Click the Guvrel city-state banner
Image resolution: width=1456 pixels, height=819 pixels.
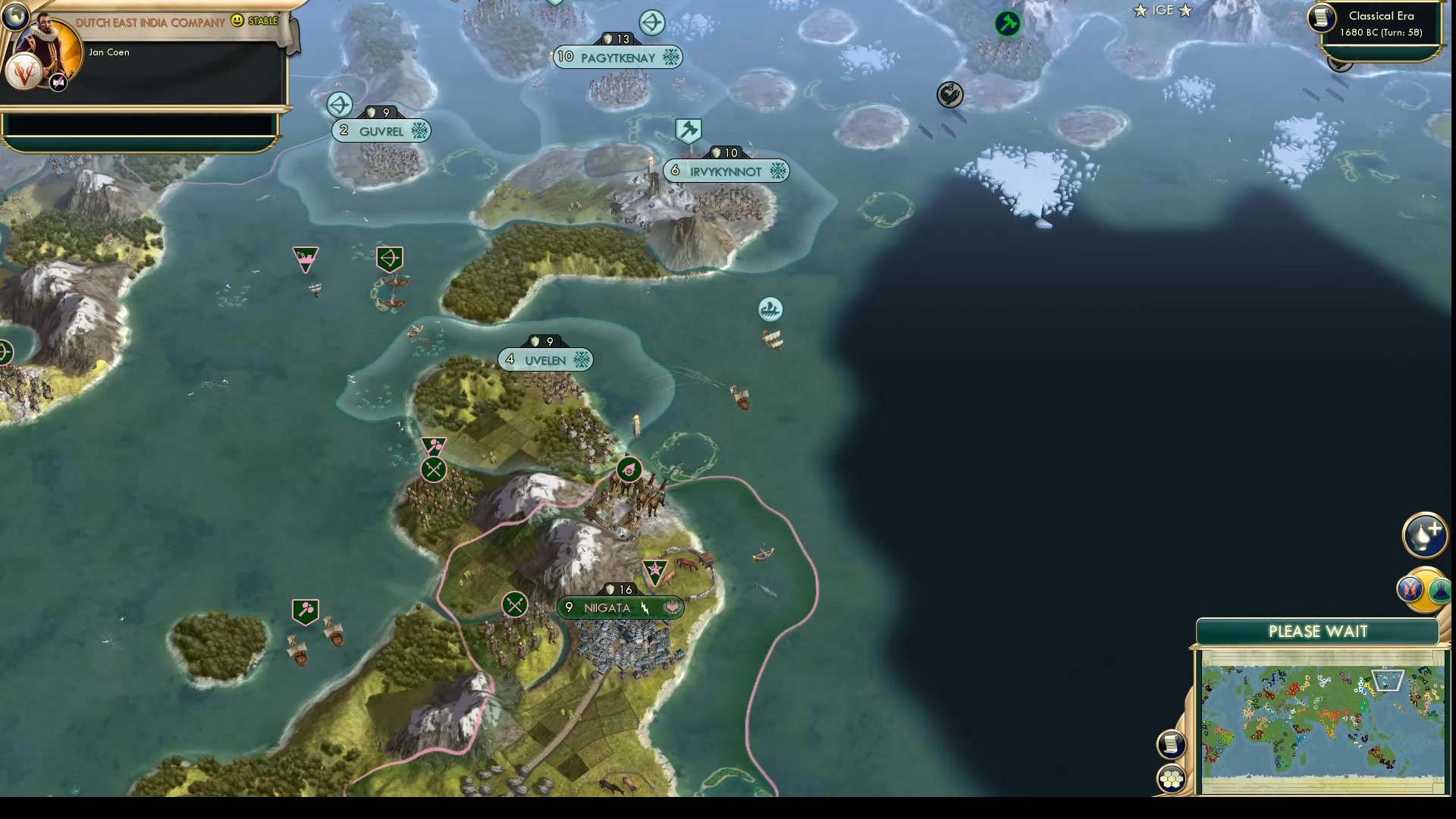(381, 130)
